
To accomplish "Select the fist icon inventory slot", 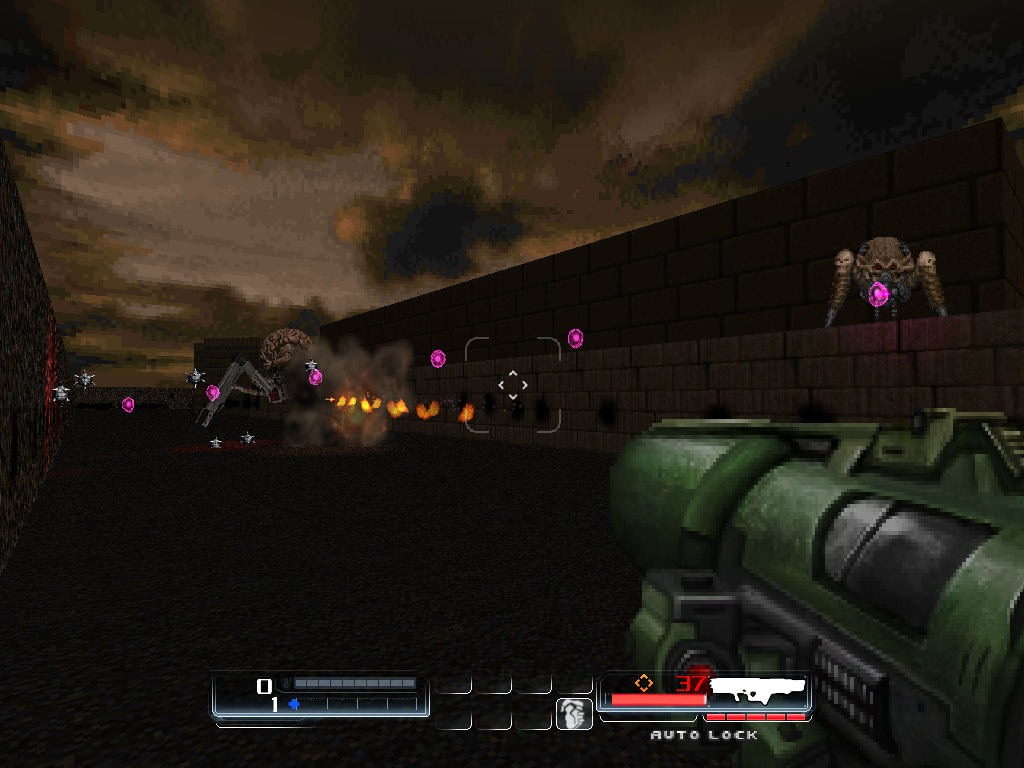I will pos(574,714).
